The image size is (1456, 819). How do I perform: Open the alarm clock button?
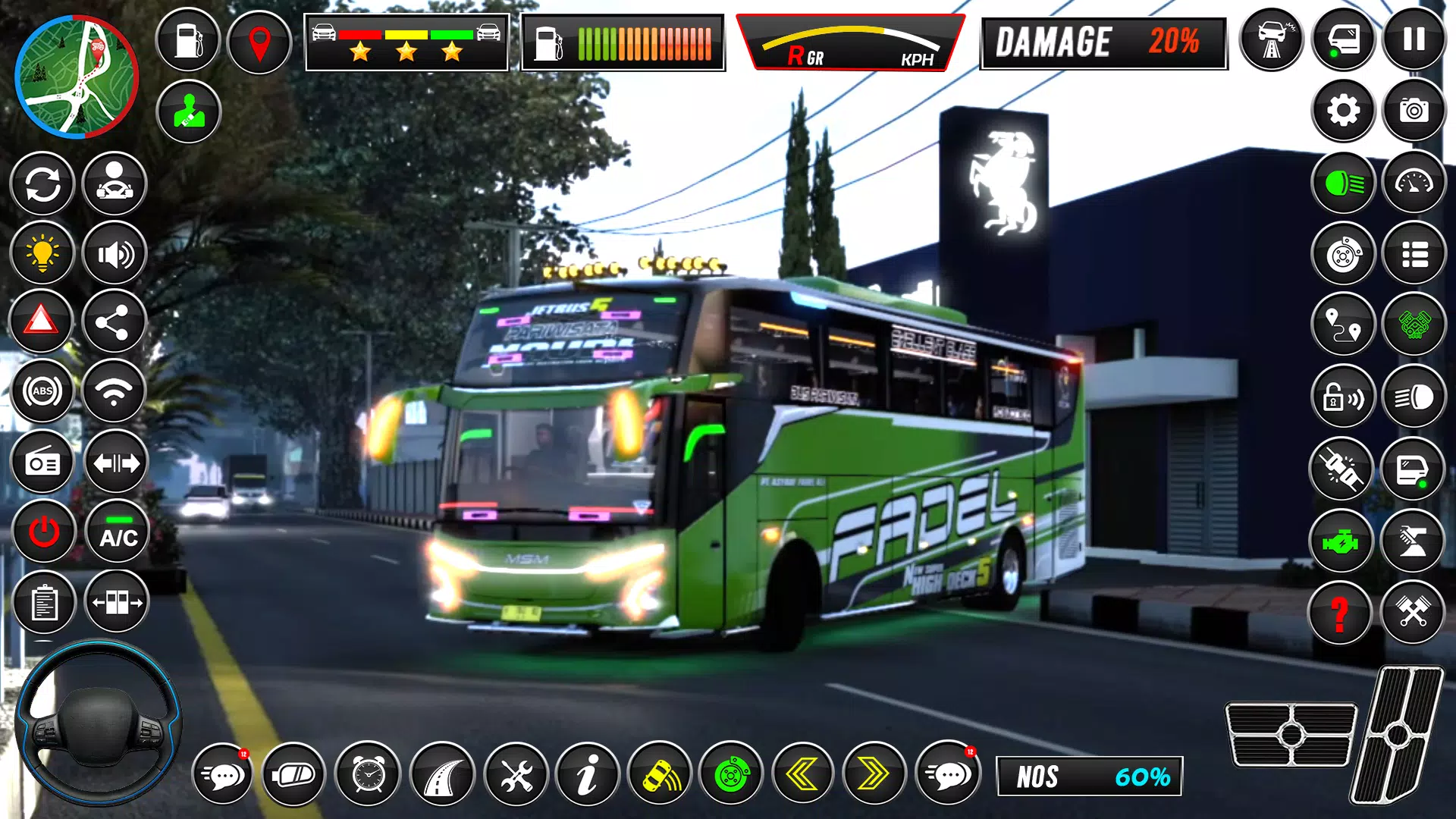point(369,774)
